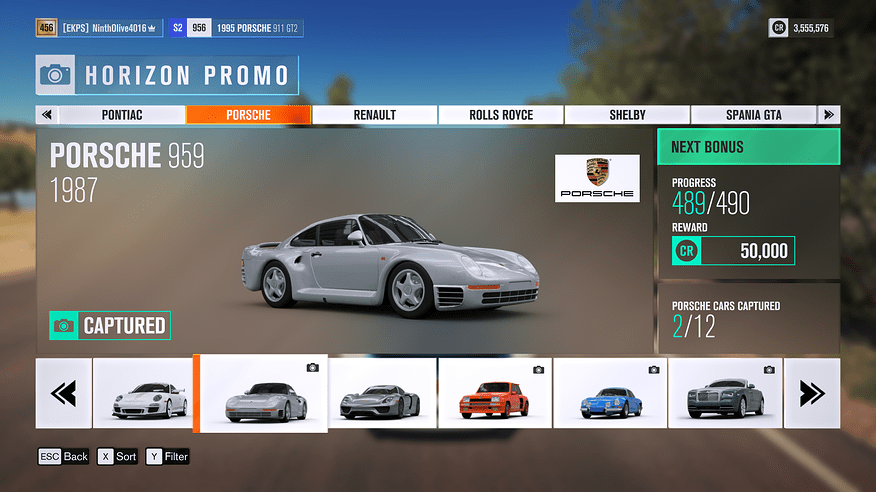Switch to the Pontiac manufacturer tab

pos(122,115)
